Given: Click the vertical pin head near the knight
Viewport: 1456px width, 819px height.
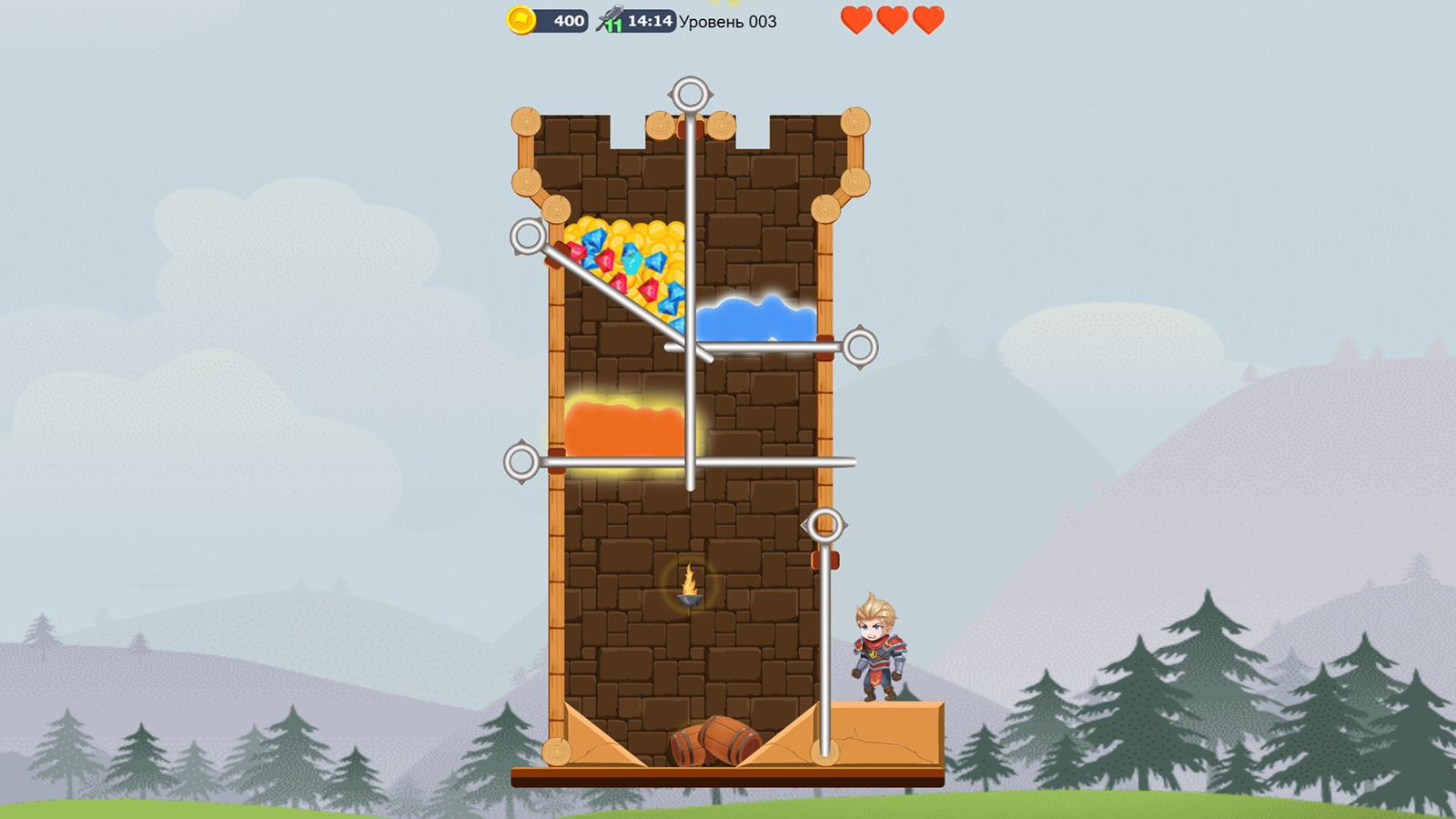Looking at the screenshot, I should point(824,523).
